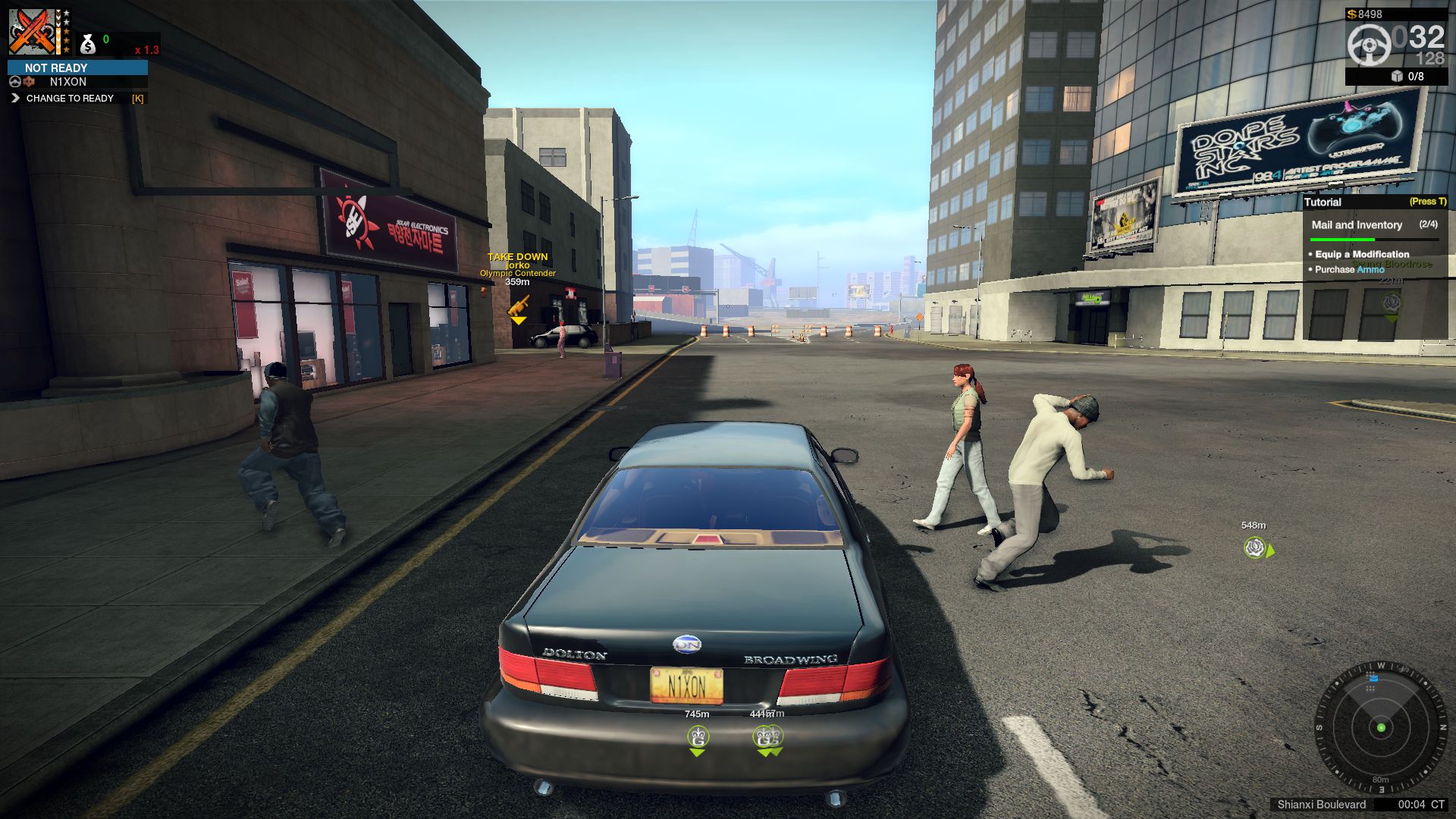Screen dimensions: 1456x819
Task: Click the CHANGE TO READY option
Action: click(x=70, y=99)
